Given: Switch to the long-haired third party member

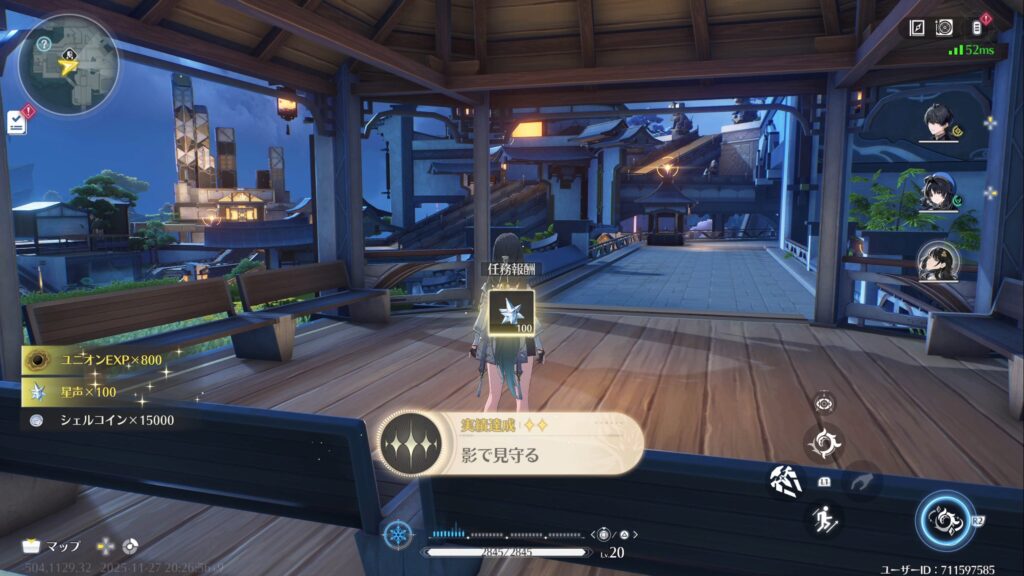Looking at the screenshot, I should (x=938, y=262).
